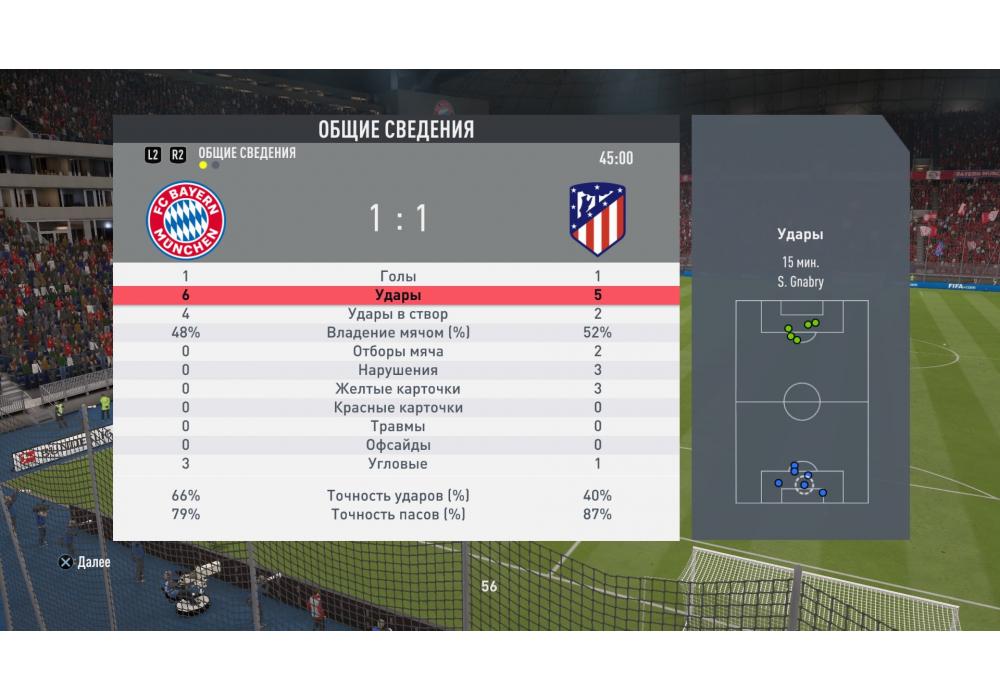
Task: Select the Голы stats row
Action: pos(398,276)
